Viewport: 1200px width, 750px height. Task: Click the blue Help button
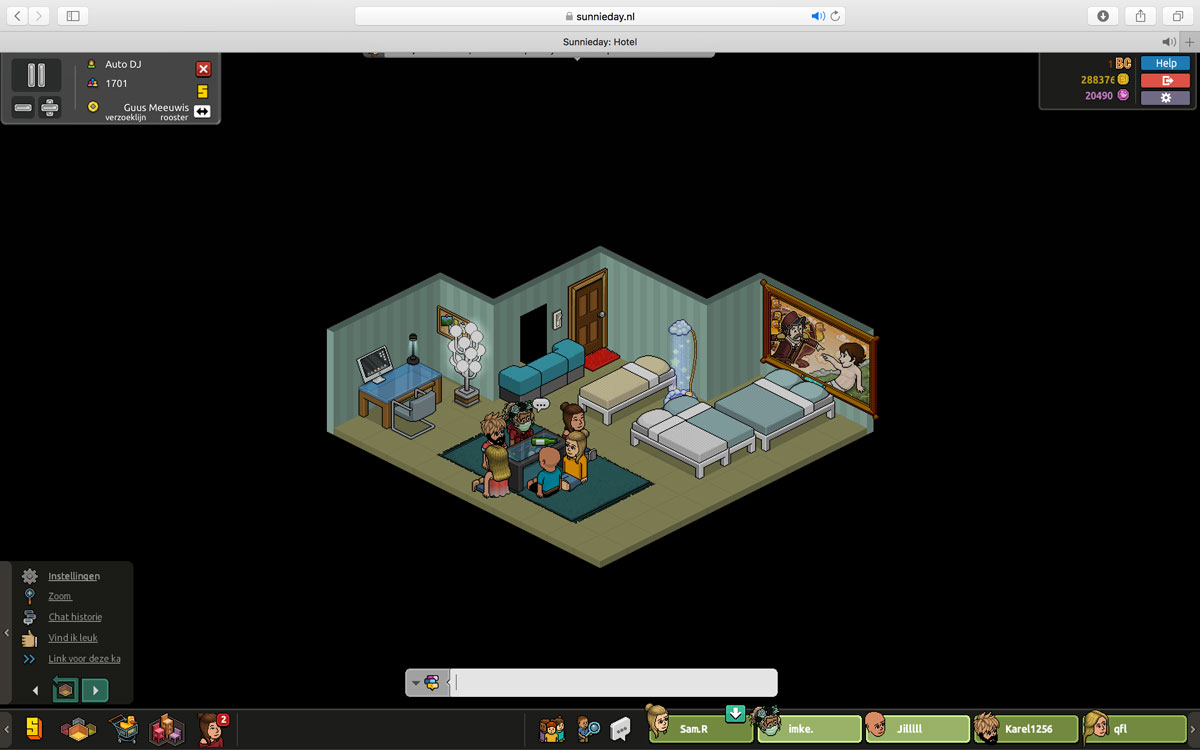(1165, 63)
